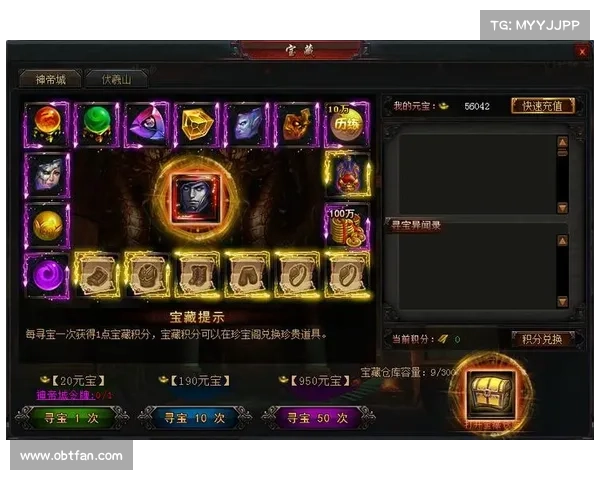Select the purple swirl orb slot
This screenshot has width=600, height=480.
46,273
